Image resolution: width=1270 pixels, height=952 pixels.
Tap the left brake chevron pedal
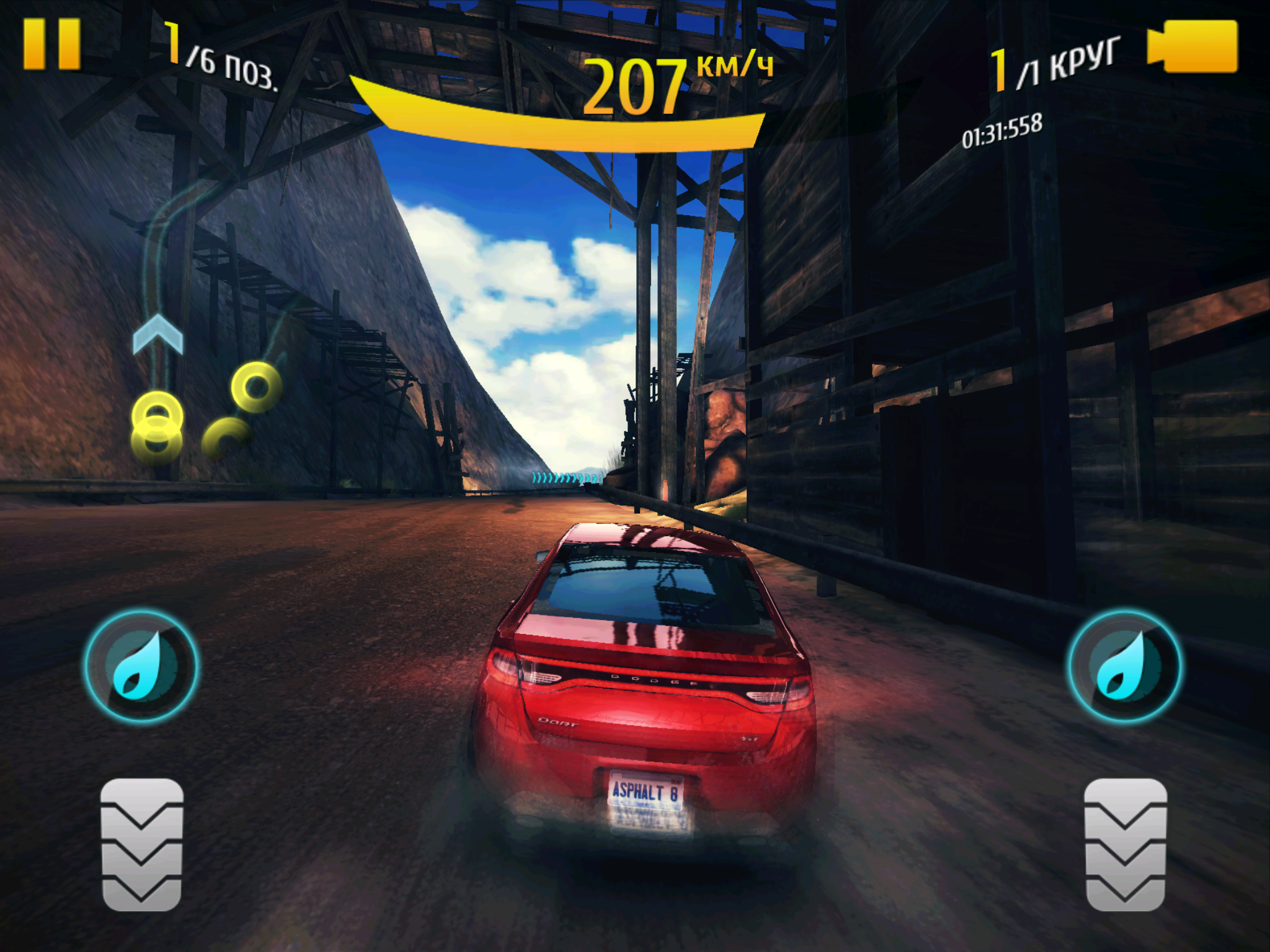tap(141, 844)
